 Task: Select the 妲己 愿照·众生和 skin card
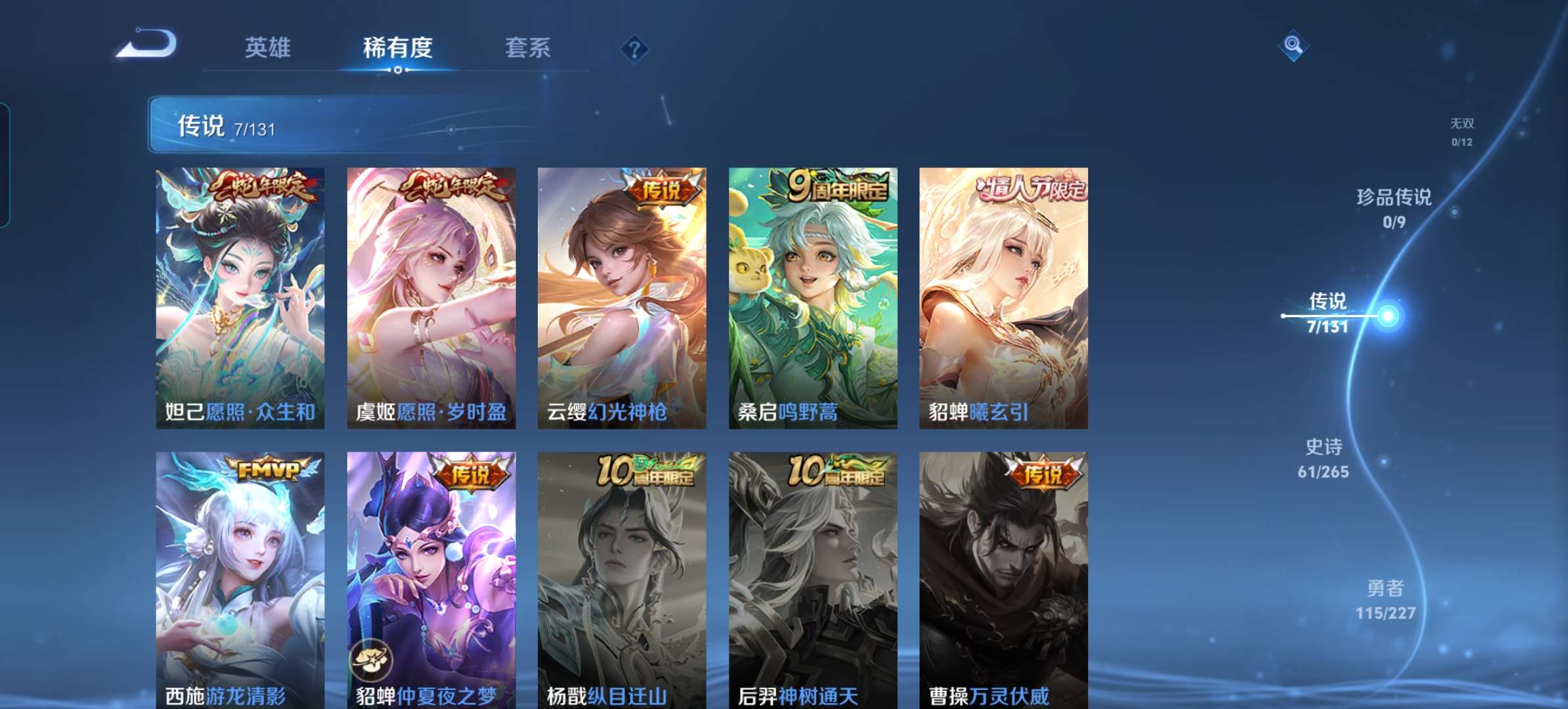240,298
